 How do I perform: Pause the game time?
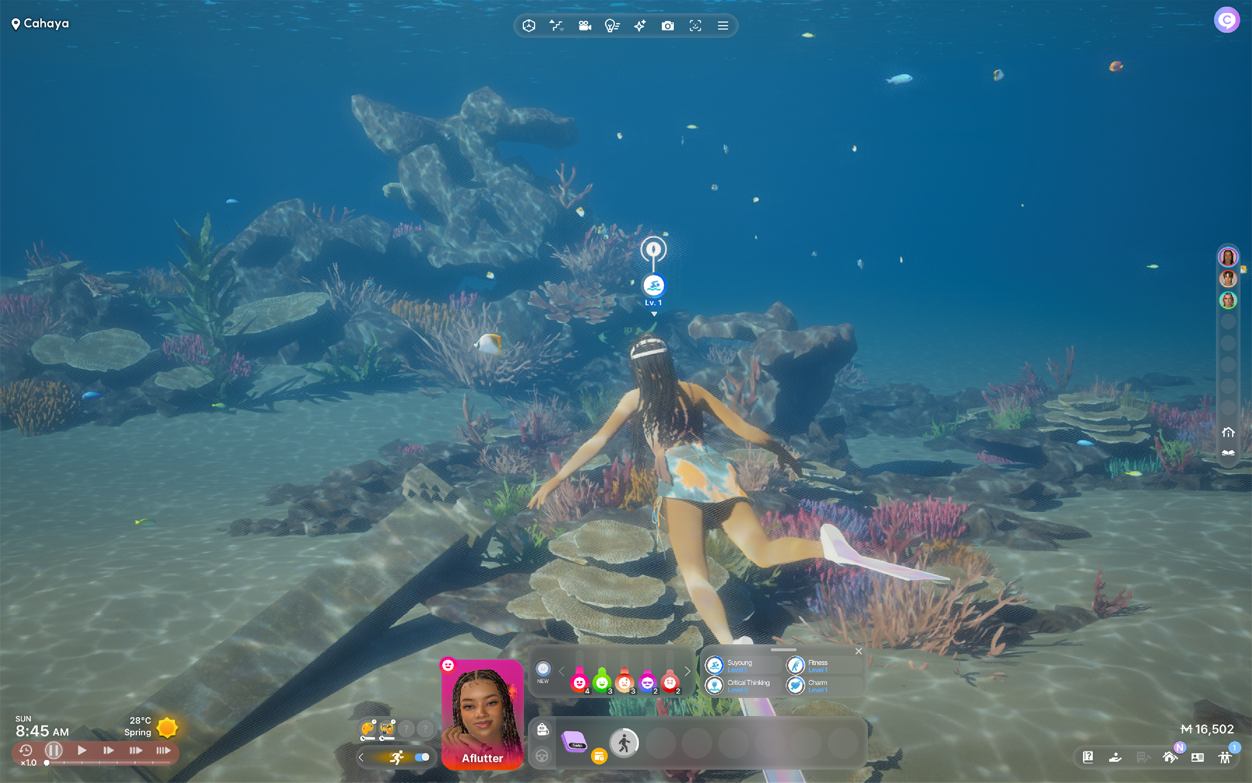tap(54, 750)
